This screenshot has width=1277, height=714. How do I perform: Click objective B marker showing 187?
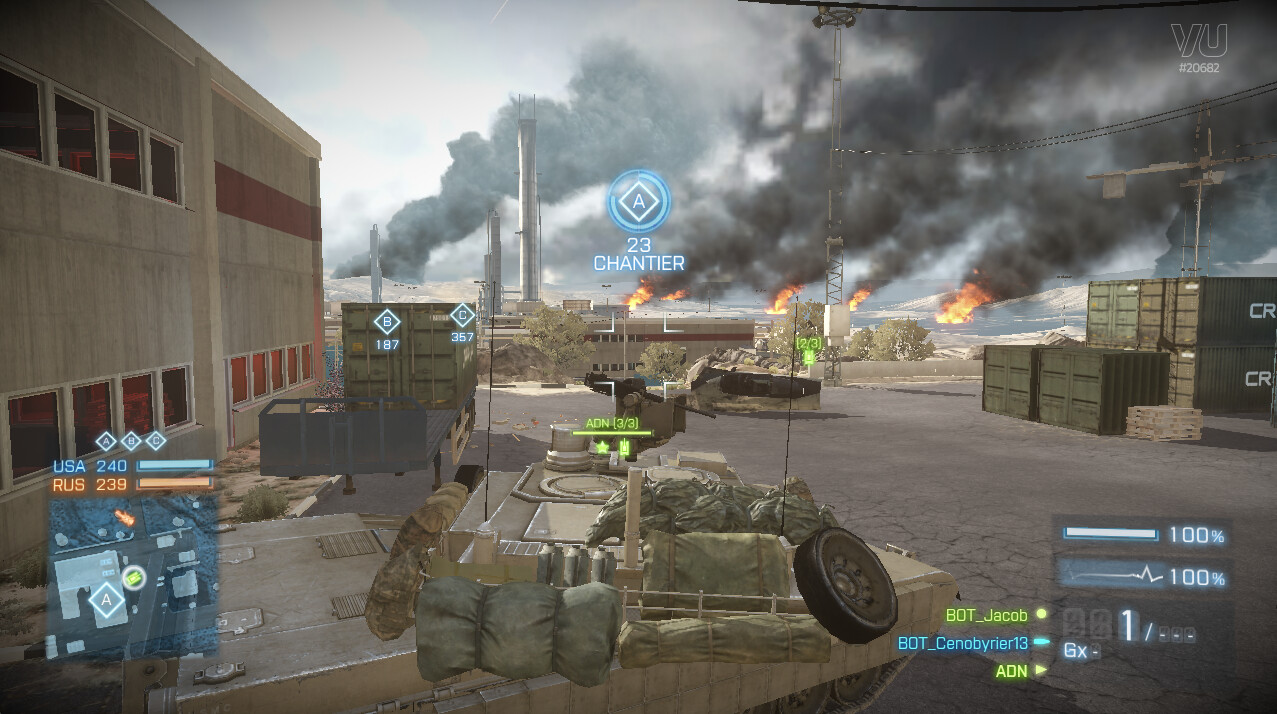pos(386,322)
